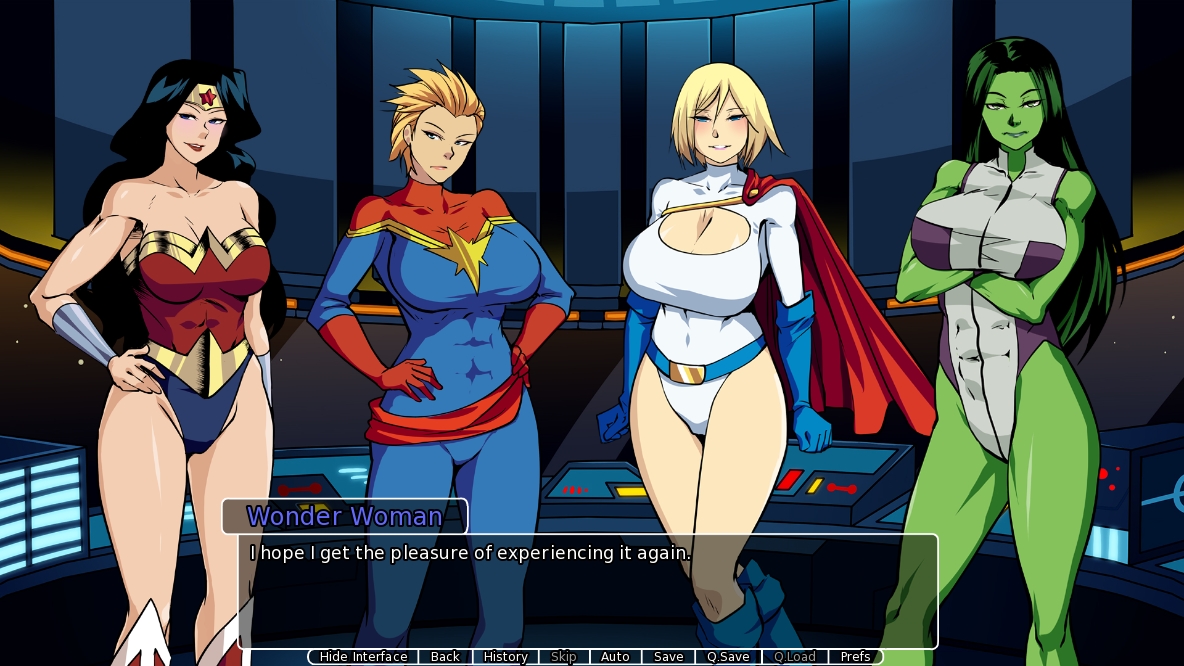
Task: Go Back one dialogue line
Action: pyautogui.click(x=445, y=657)
